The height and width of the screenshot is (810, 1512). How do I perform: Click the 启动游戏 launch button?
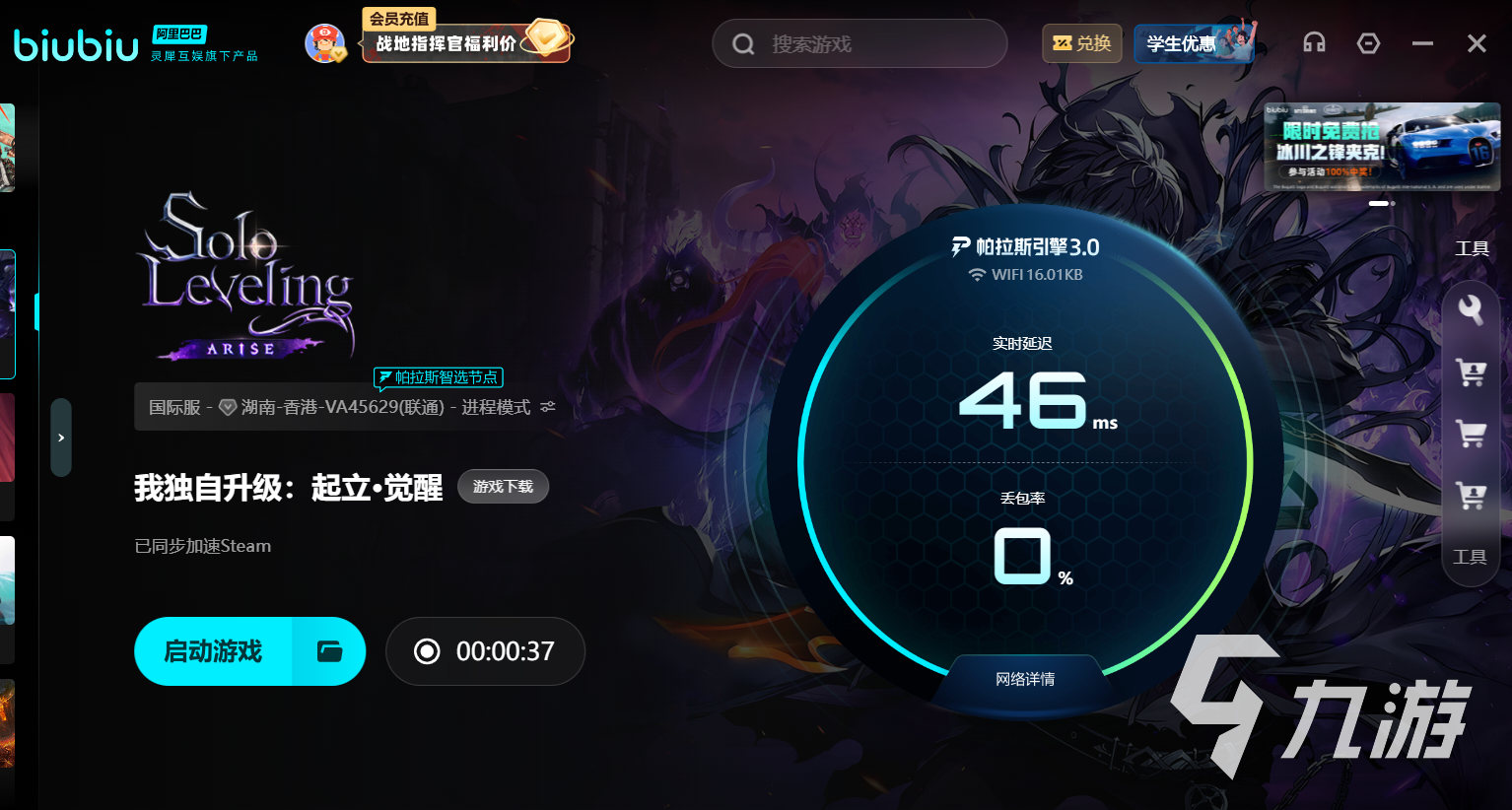pyautogui.click(x=215, y=650)
